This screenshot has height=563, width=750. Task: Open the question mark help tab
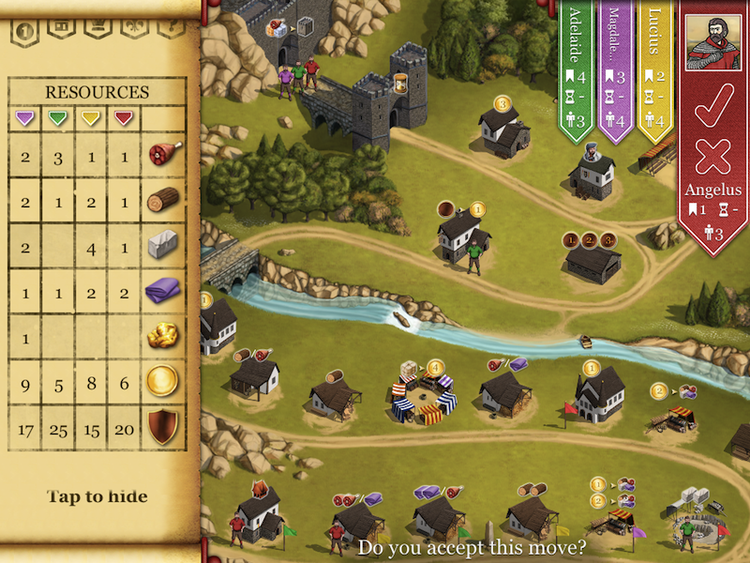(x=169, y=25)
